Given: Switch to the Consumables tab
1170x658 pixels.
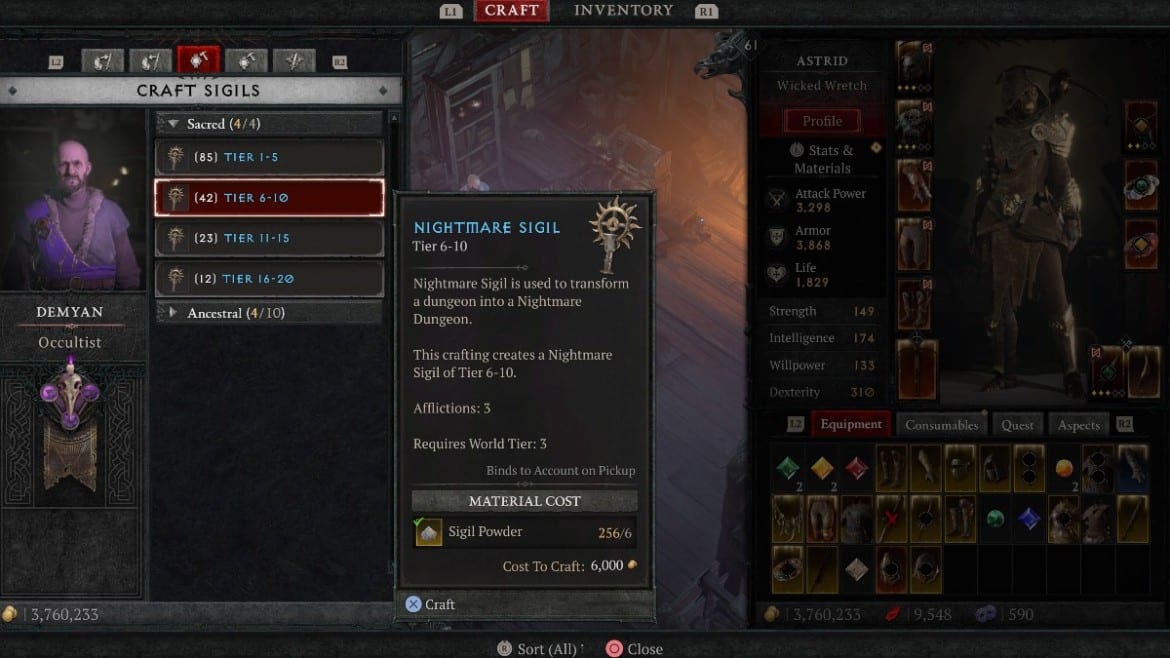Looking at the screenshot, I should click(941, 424).
